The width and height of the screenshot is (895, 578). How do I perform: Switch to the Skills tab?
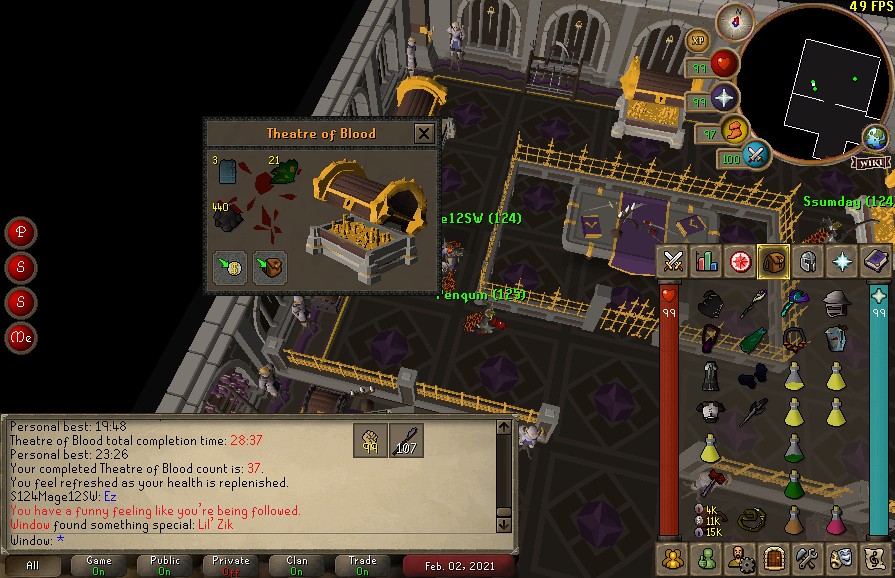point(707,261)
